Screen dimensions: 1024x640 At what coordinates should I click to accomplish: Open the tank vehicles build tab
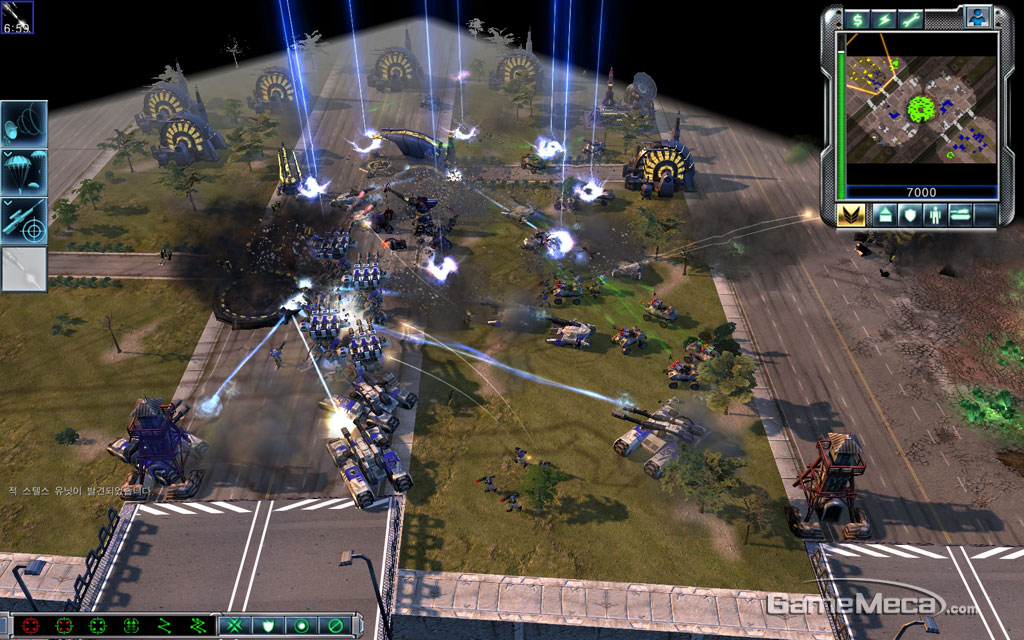tap(962, 214)
